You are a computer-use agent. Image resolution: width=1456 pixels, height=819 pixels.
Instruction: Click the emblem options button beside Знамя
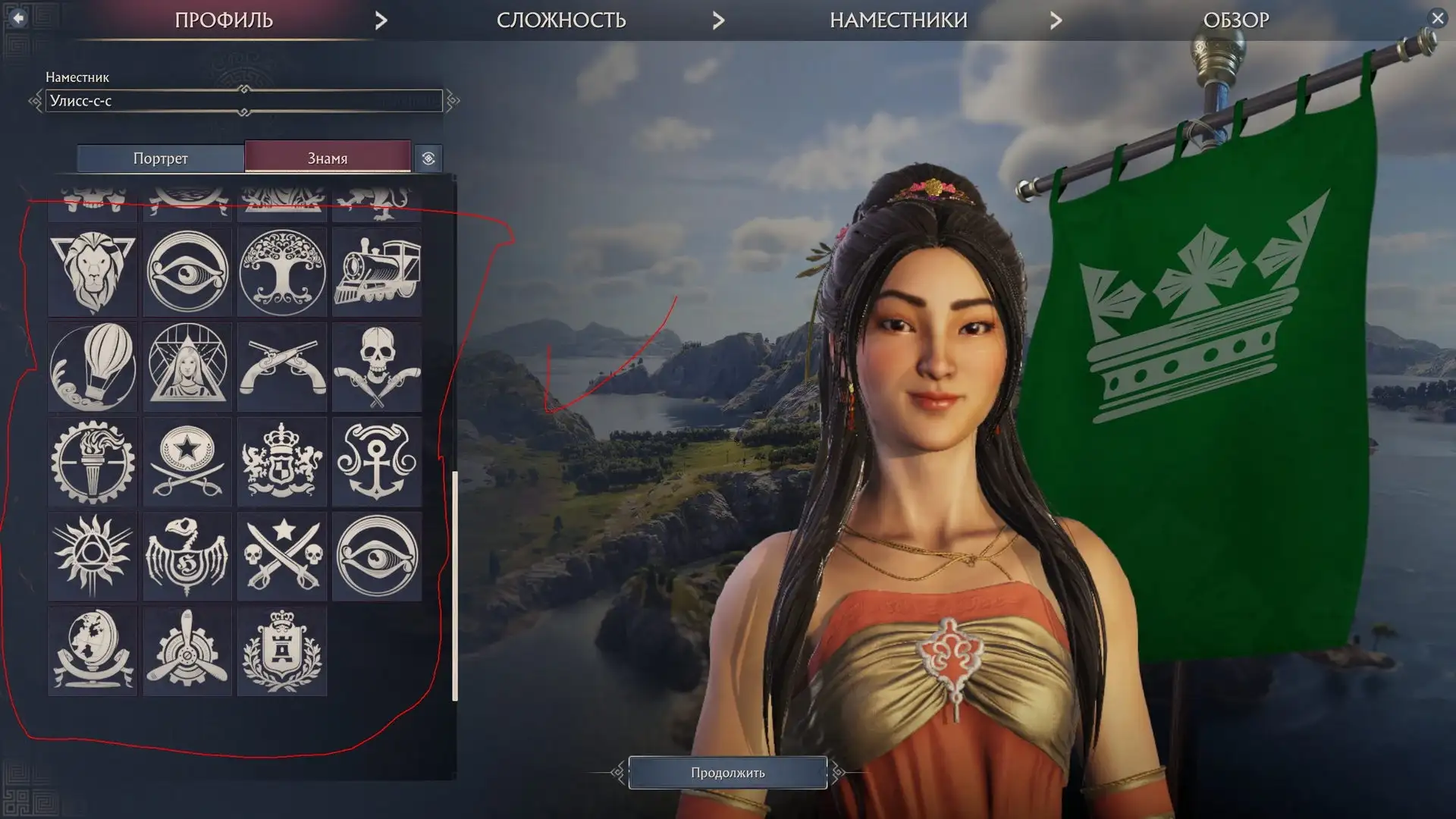pos(428,158)
